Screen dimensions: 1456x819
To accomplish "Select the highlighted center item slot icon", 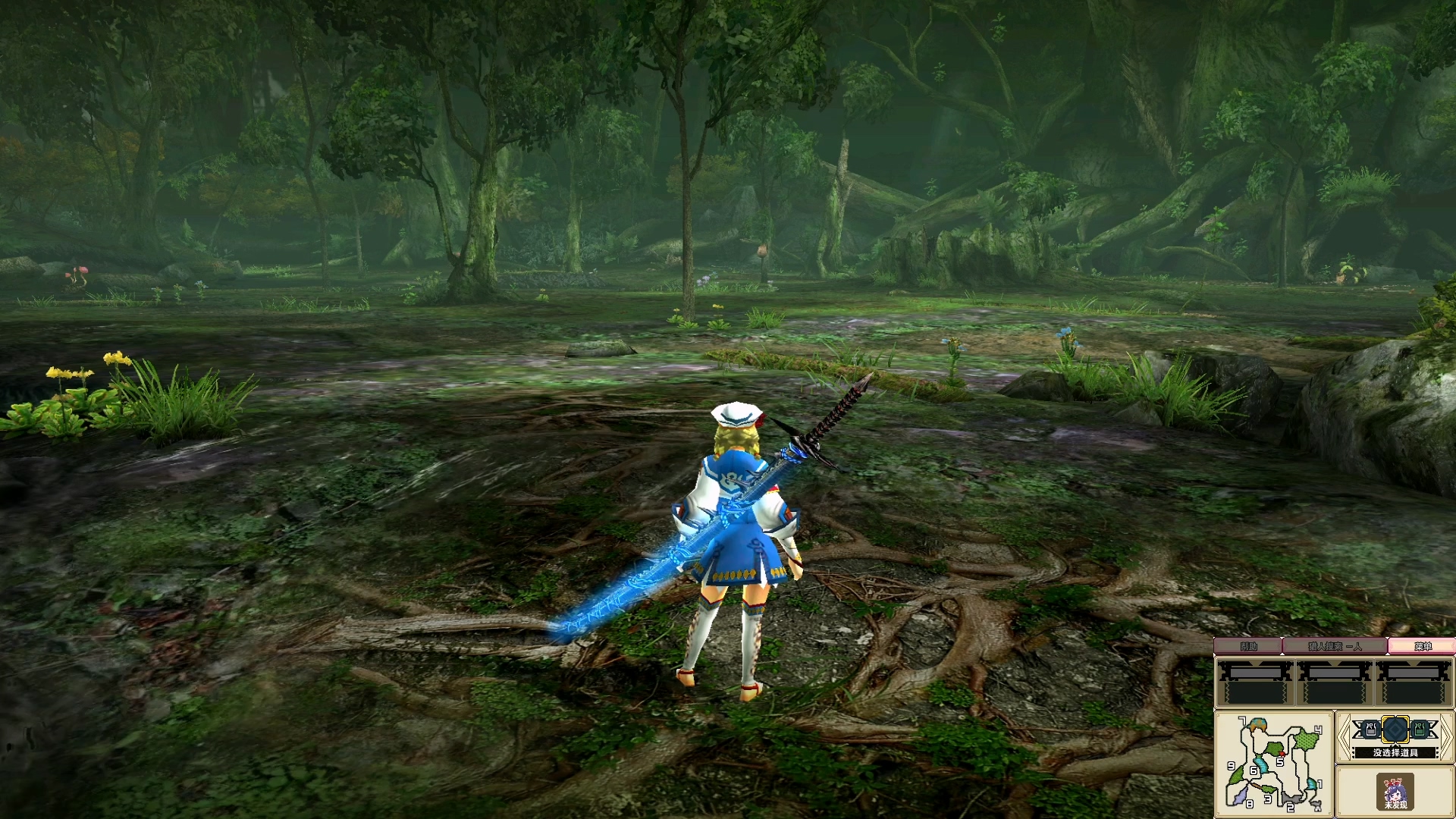I will pyautogui.click(x=1395, y=730).
